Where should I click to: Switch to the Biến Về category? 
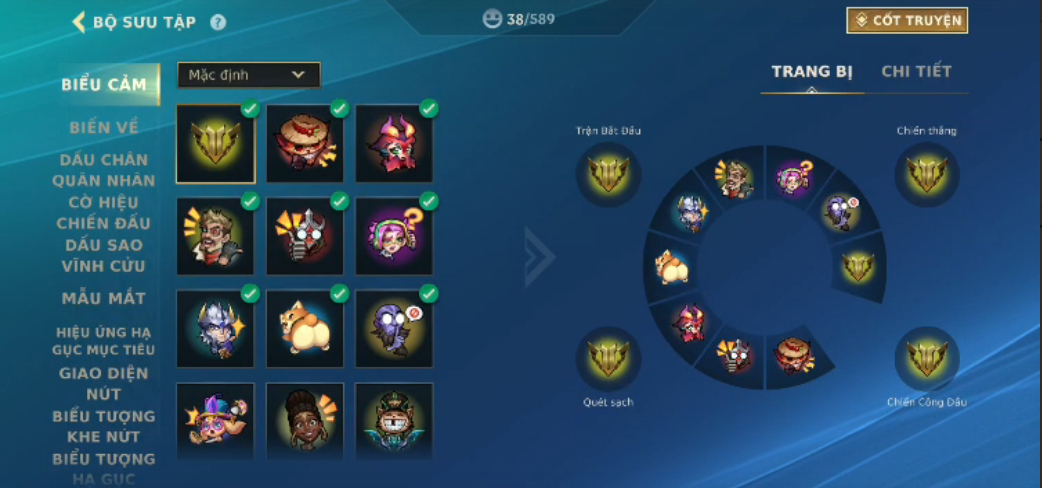point(104,128)
